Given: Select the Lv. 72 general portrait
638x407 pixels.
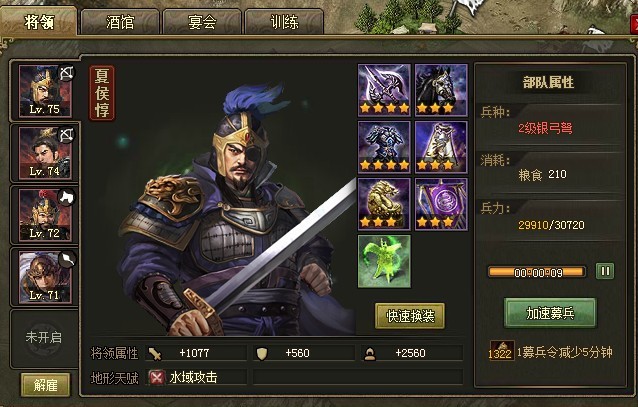Looking at the screenshot, I should click(x=42, y=215).
